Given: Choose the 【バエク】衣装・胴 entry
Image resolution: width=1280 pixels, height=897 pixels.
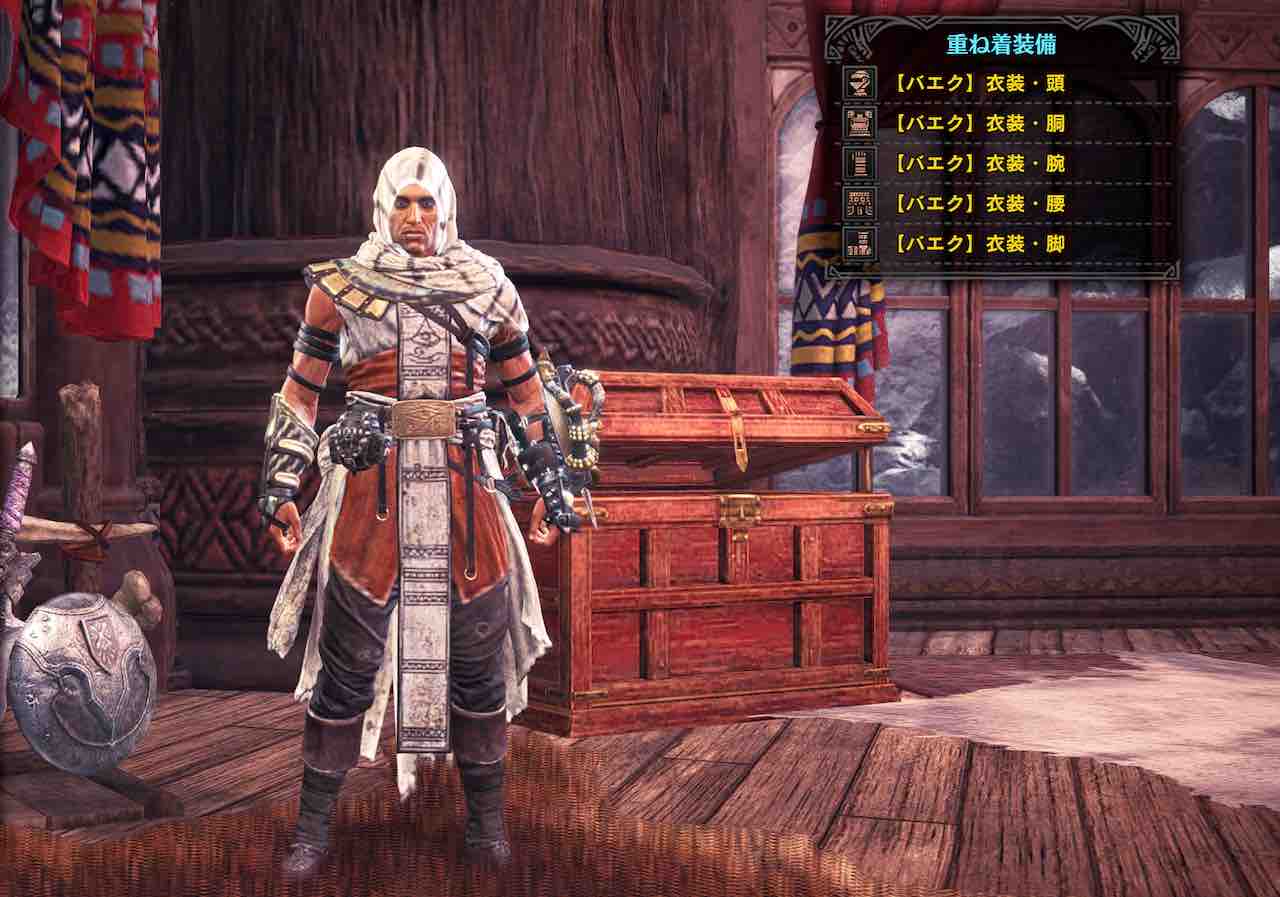Looking at the screenshot, I should coord(978,123).
